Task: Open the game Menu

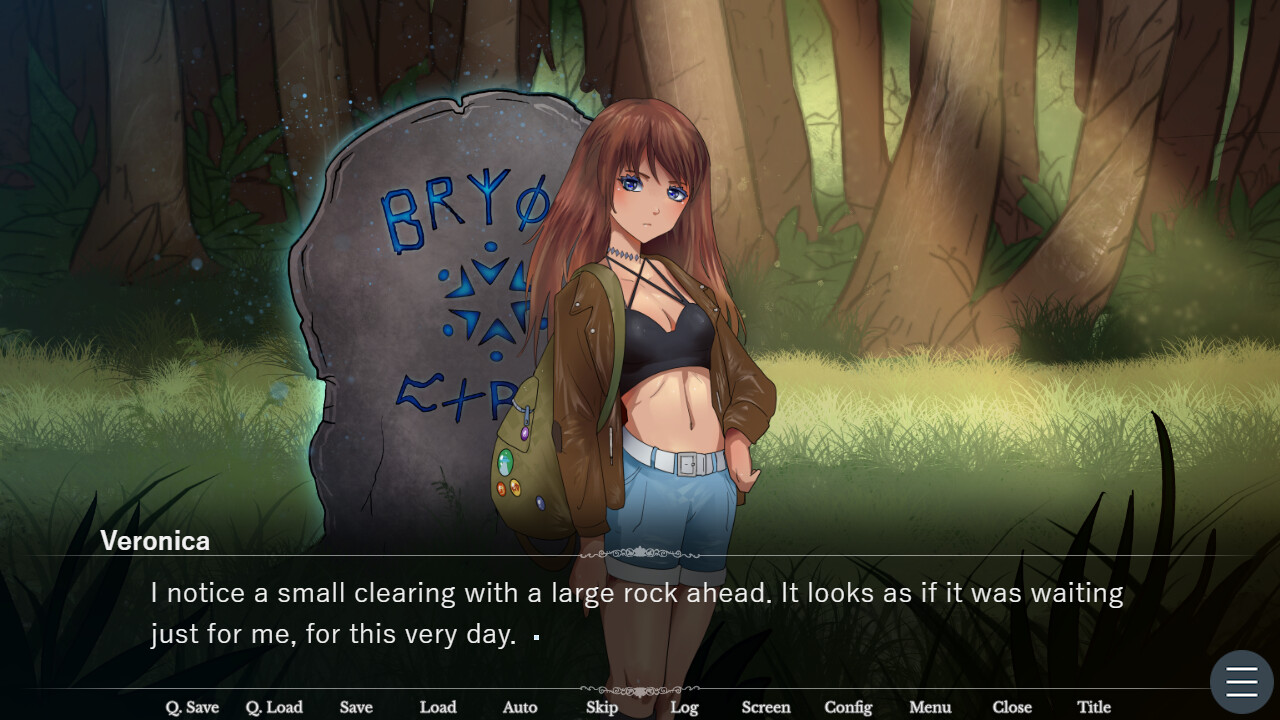Action: pos(929,707)
